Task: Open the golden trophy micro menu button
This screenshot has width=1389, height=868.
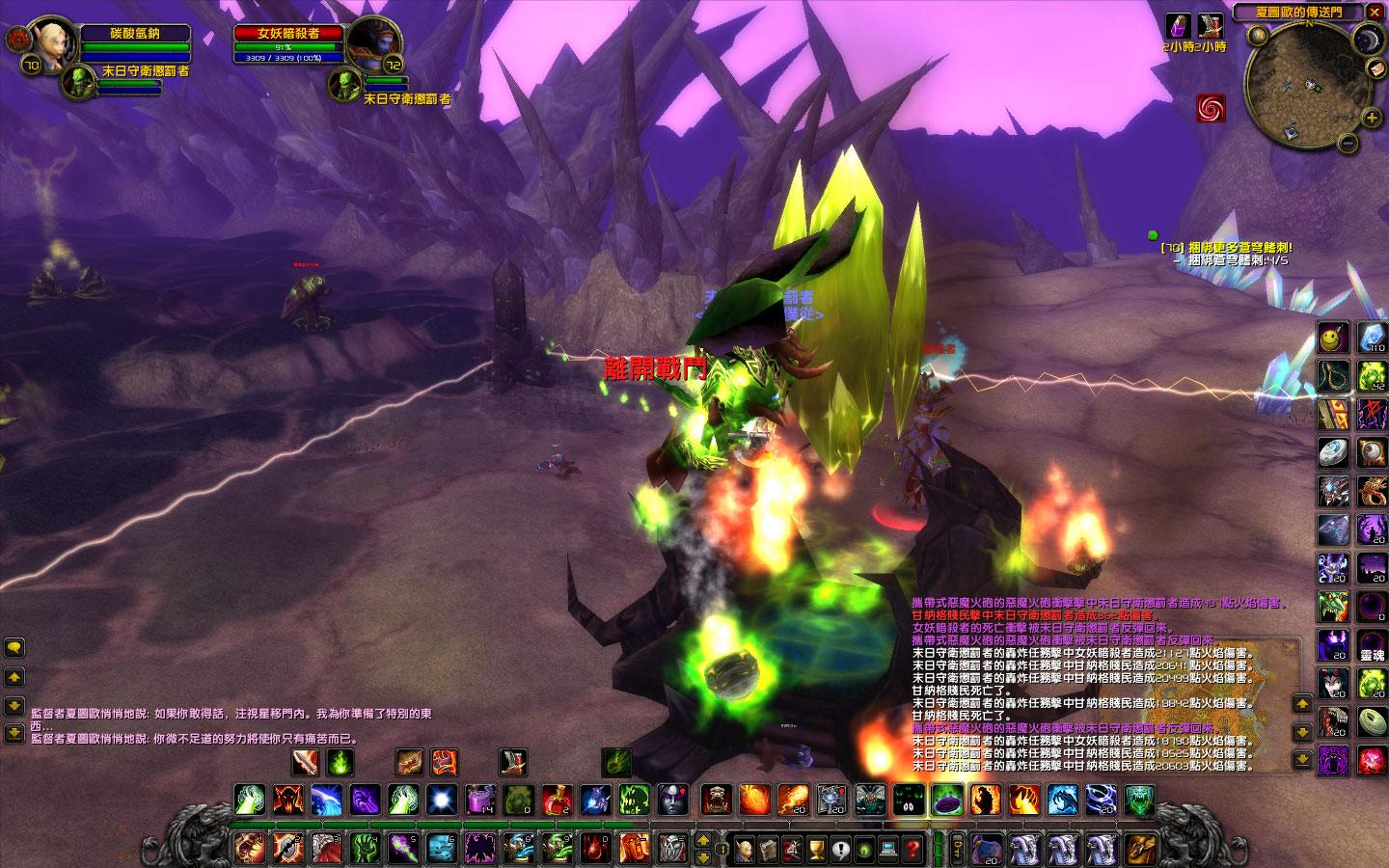Action: 816,850
